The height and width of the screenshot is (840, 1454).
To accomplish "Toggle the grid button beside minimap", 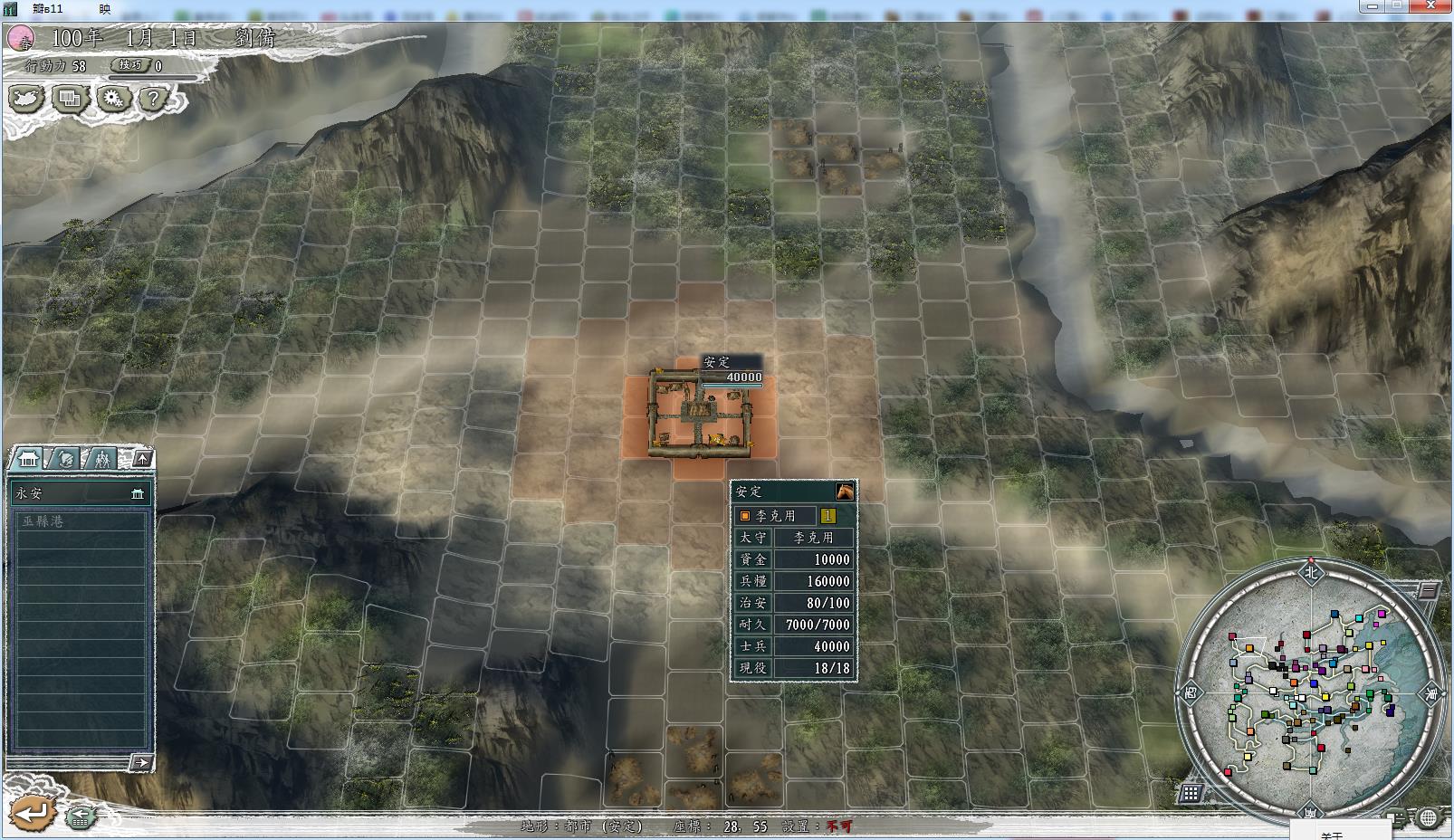I will [1191, 793].
